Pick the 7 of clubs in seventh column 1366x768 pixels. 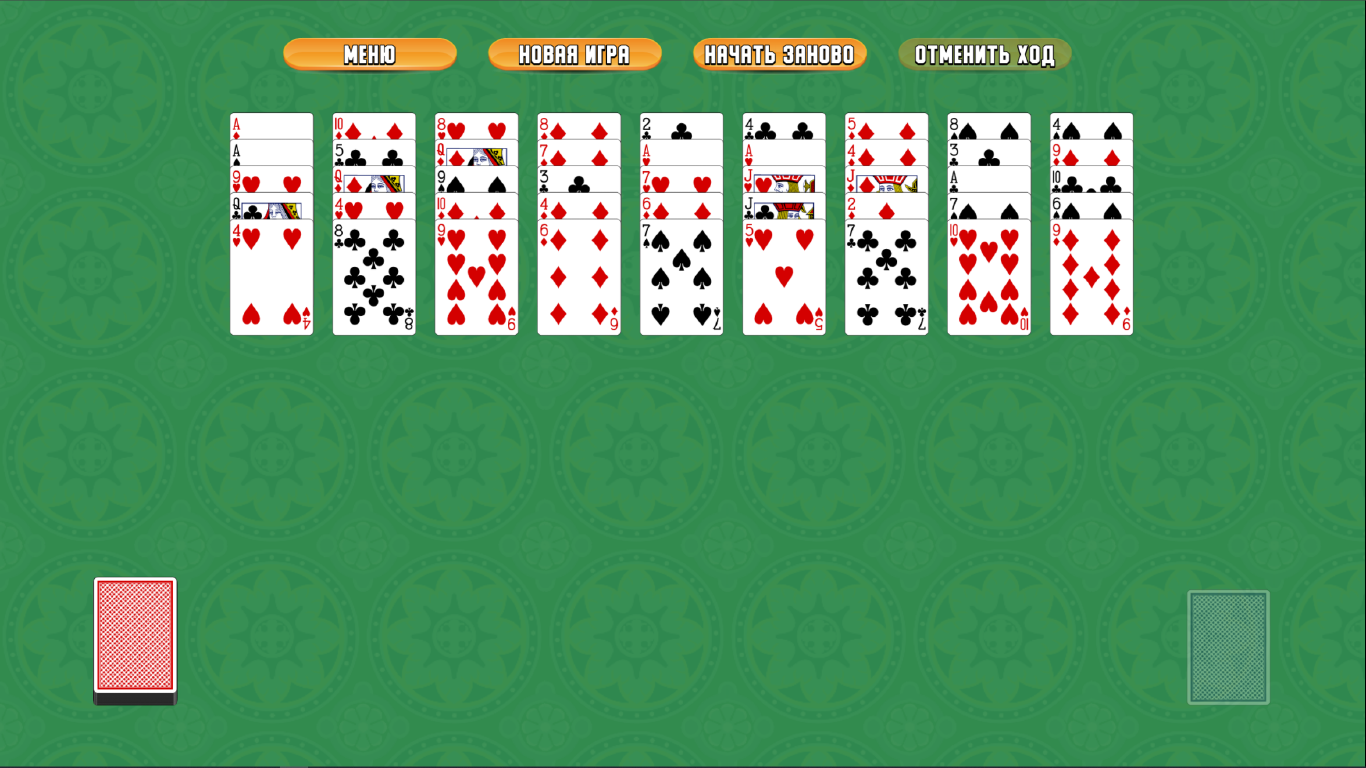(887, 280)
